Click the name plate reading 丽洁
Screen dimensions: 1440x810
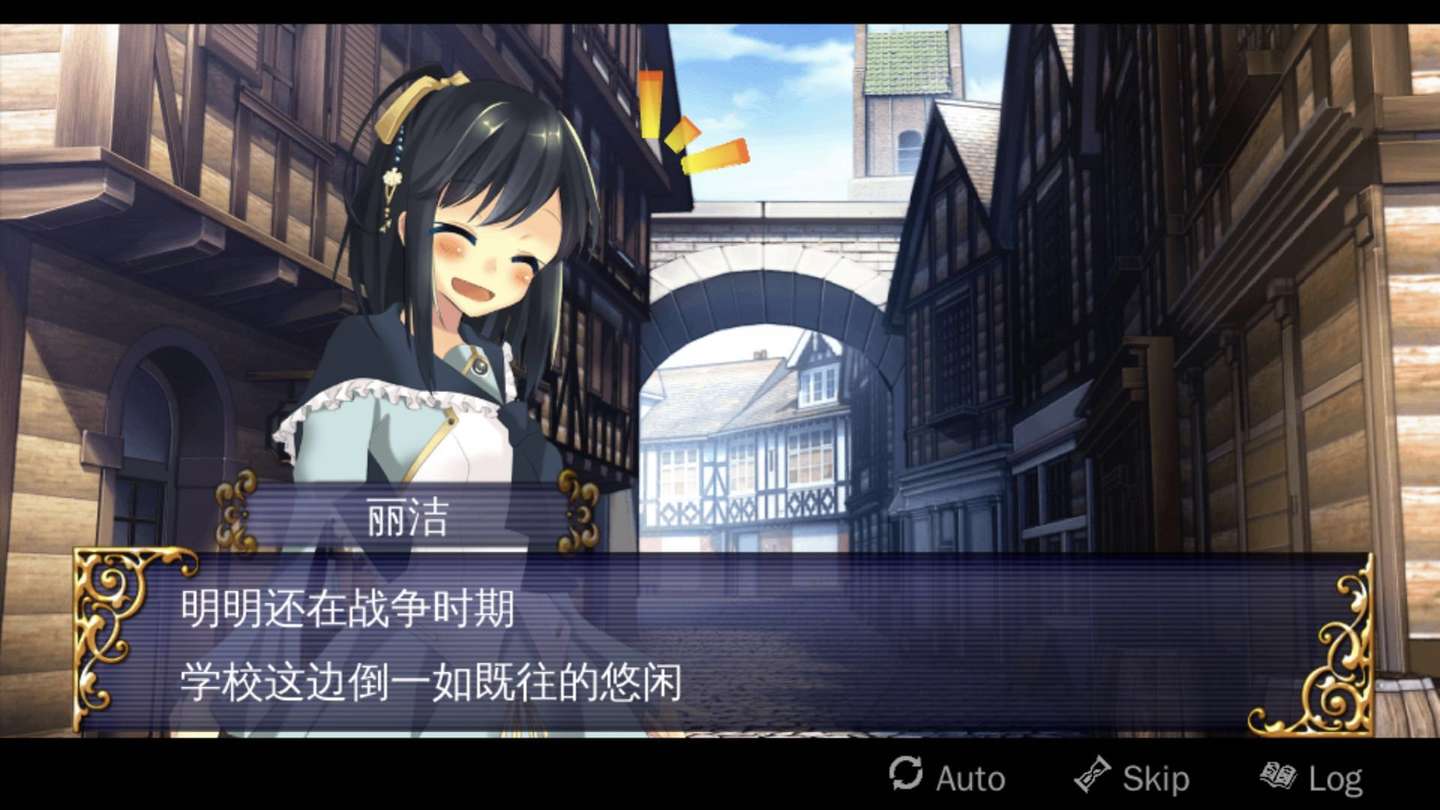tap(404, 510)
